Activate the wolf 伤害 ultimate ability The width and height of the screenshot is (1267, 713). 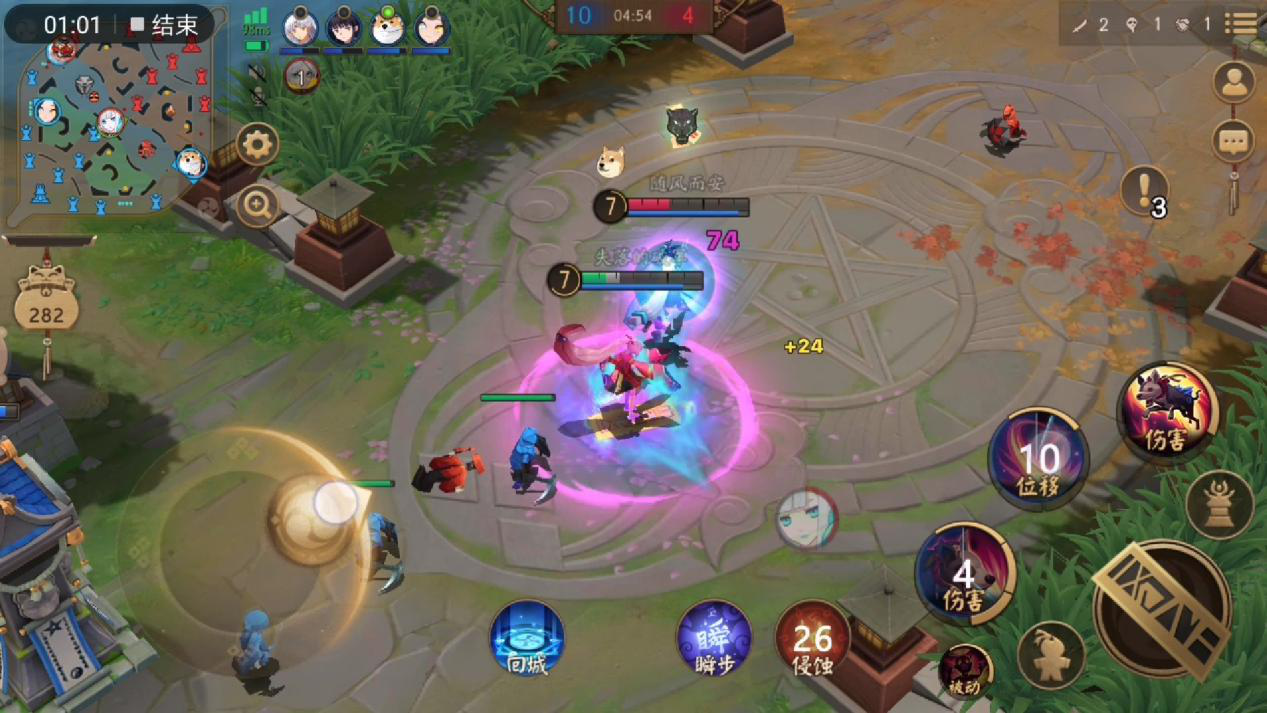[1166, 411]
